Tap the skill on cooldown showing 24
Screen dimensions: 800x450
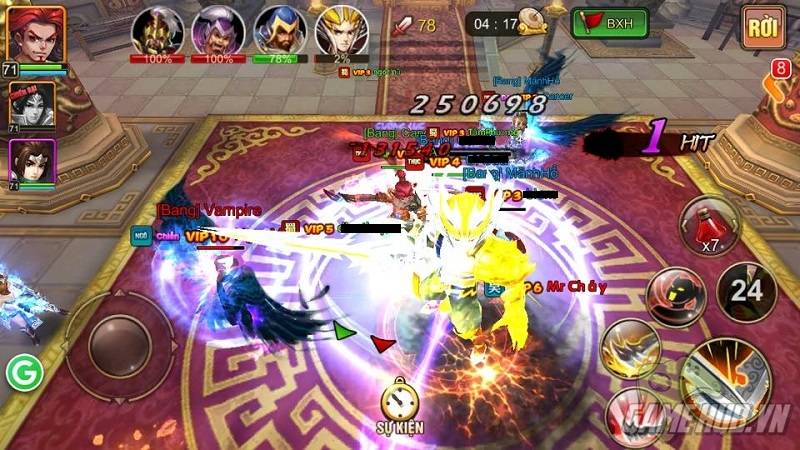[745, 291]
